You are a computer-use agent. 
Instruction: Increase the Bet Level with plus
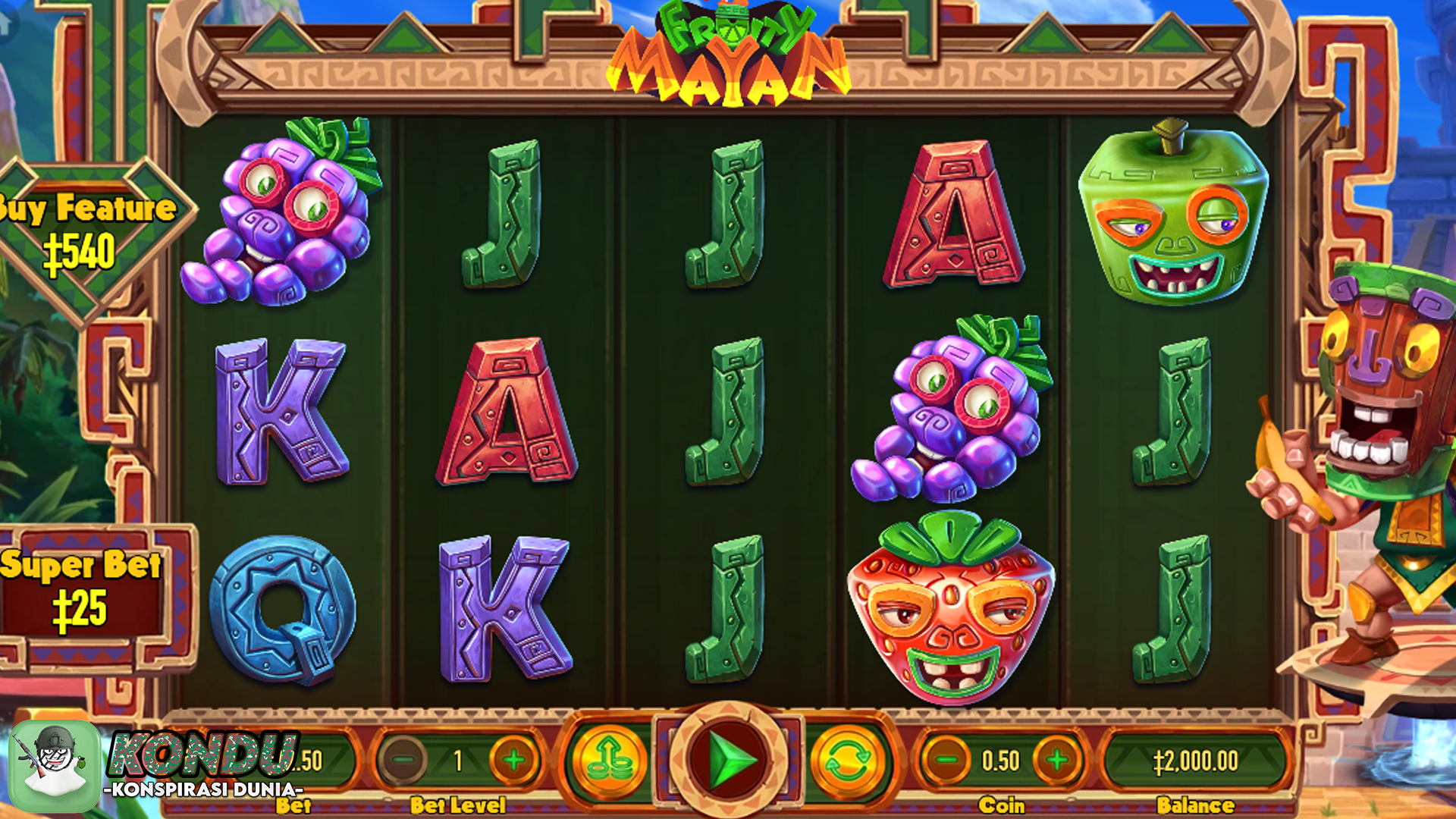coord(514,760)
